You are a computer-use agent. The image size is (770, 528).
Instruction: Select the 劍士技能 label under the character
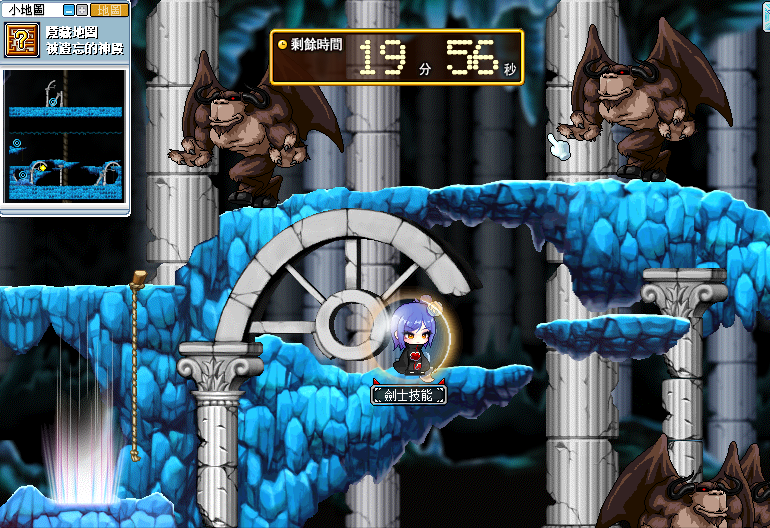click(x=408, y=396)
